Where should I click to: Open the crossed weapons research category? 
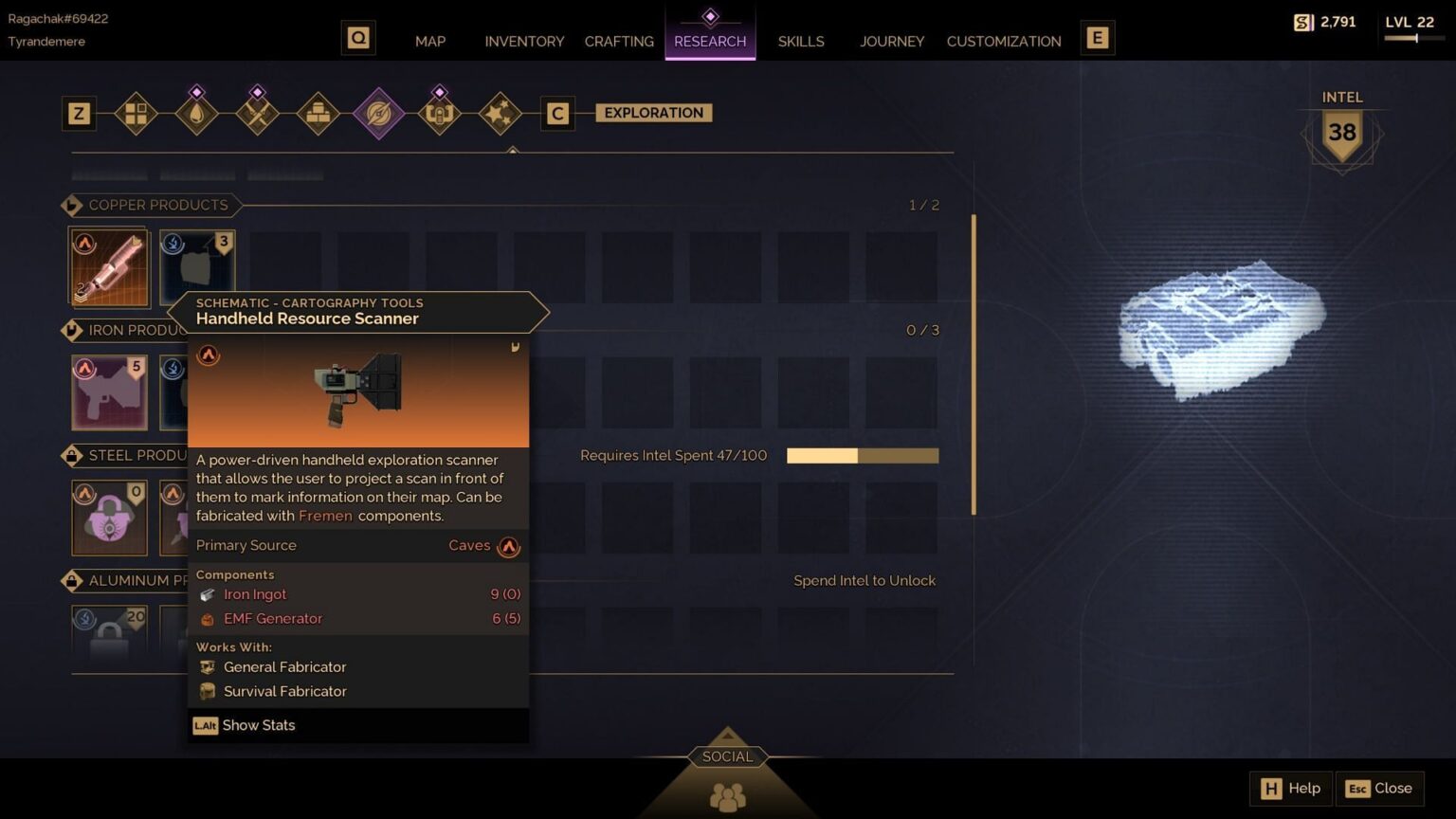click(258, 114)
